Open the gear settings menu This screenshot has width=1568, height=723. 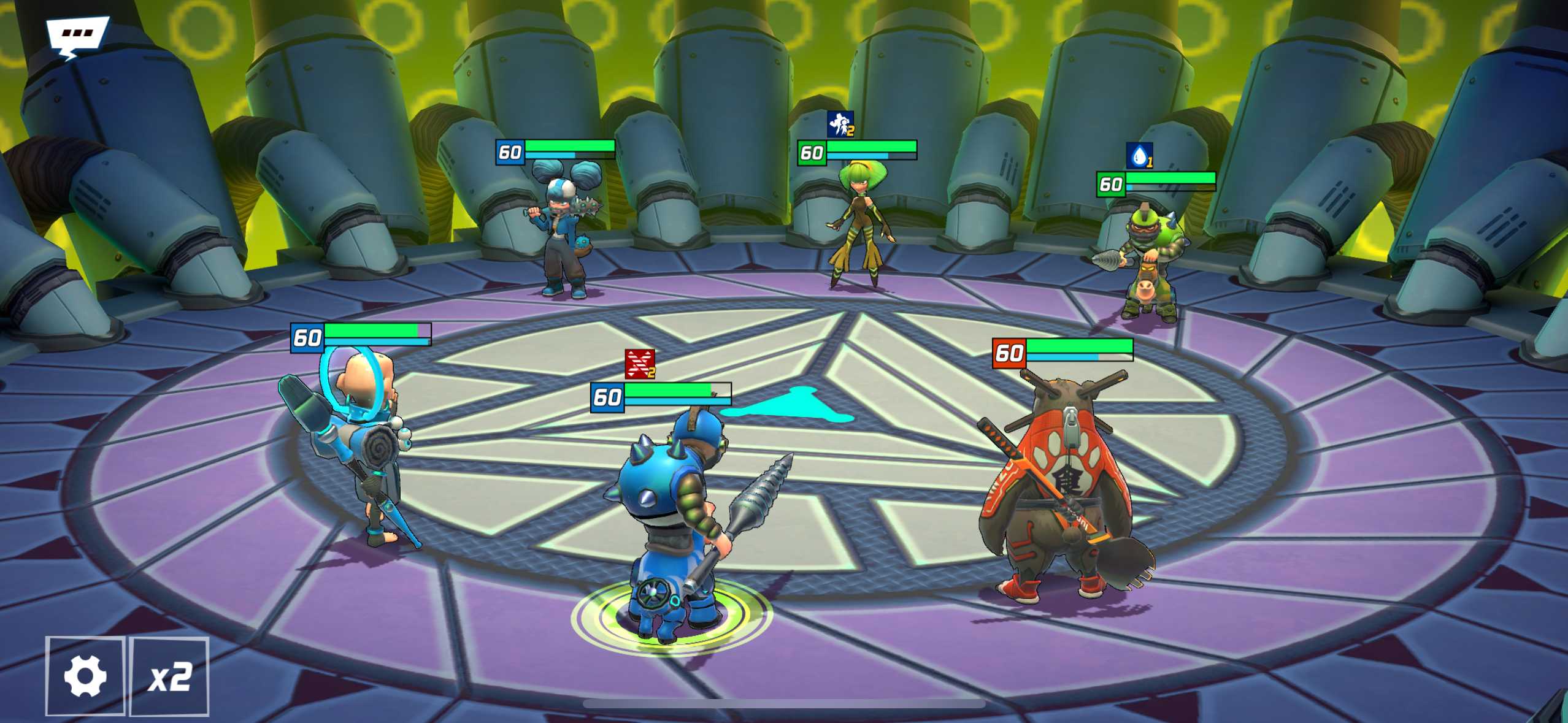tap(85, 676)
